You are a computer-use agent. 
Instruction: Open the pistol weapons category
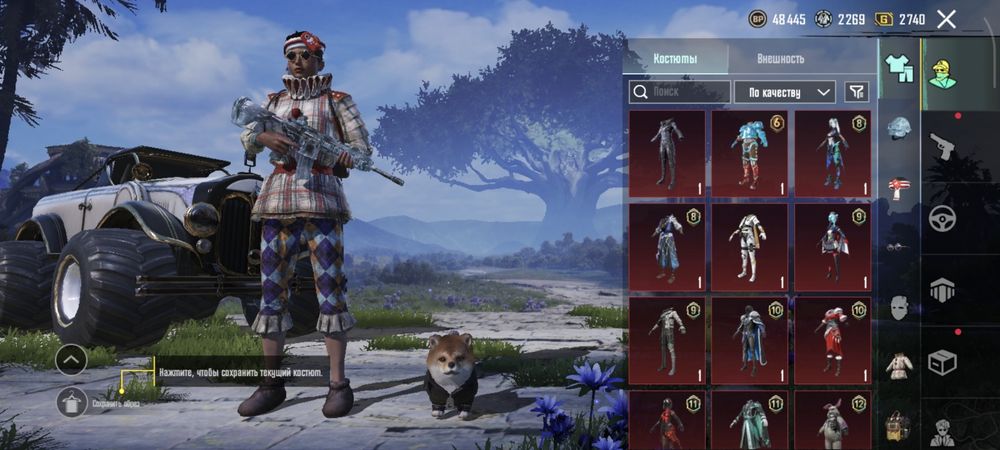(942, 147)
